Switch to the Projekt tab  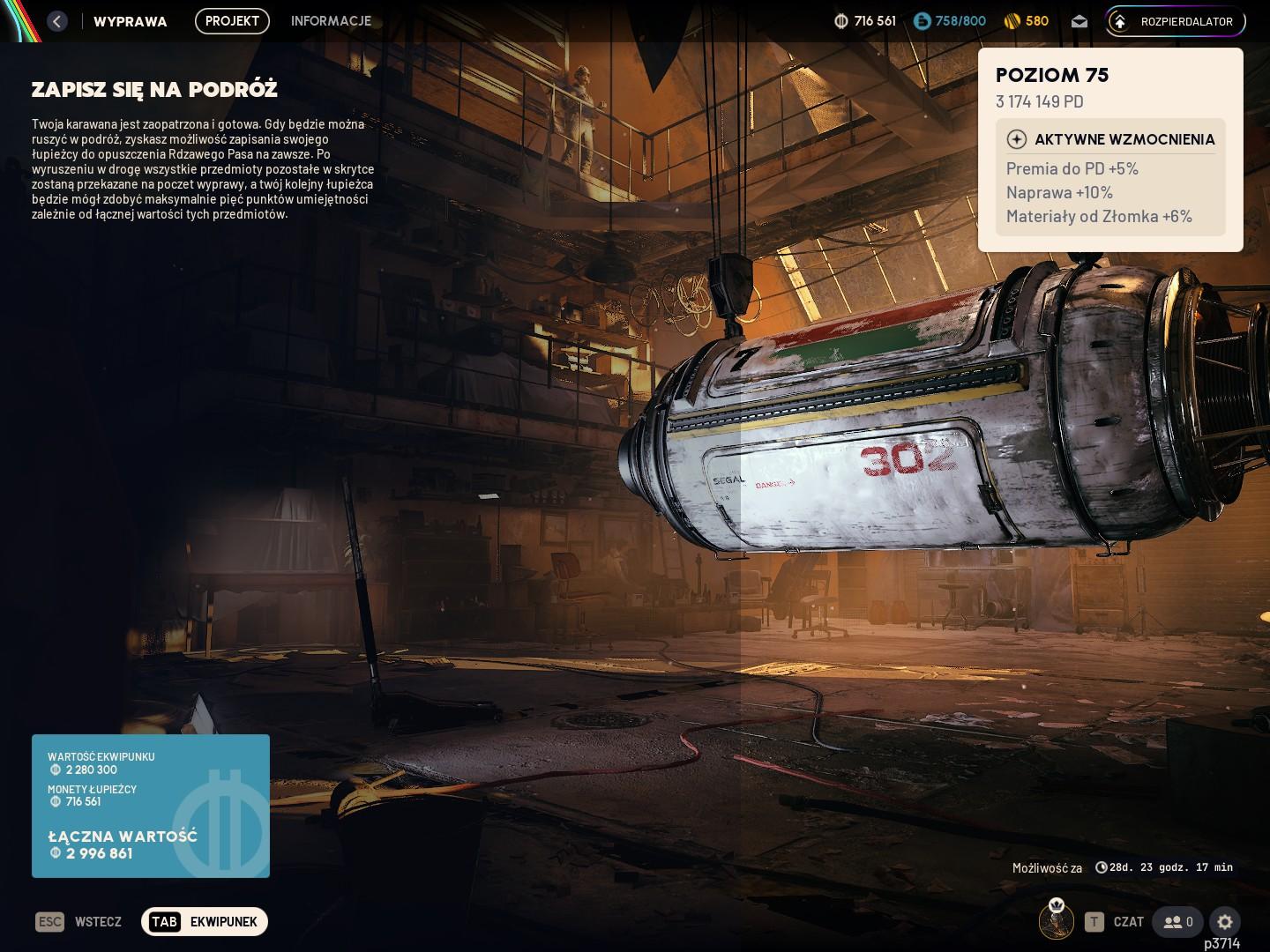[x=232, y=21]
